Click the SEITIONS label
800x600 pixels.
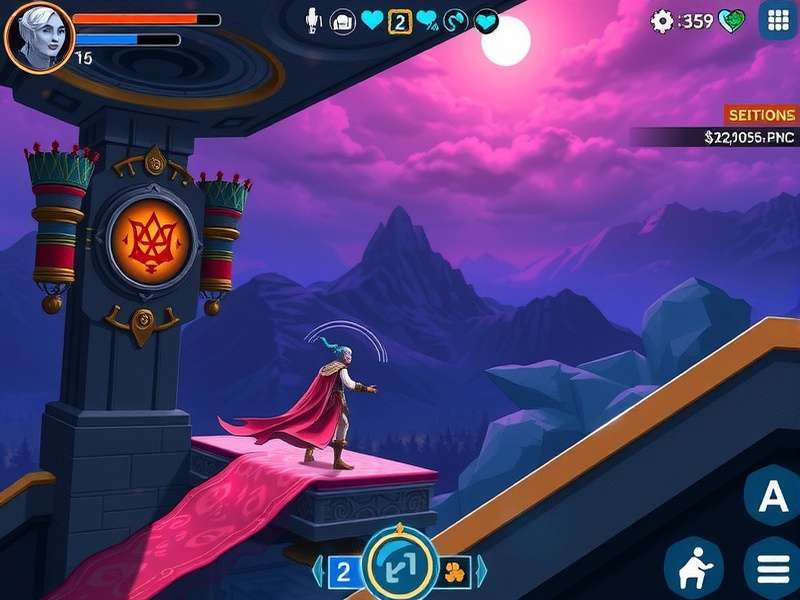(x=762, y=115)
